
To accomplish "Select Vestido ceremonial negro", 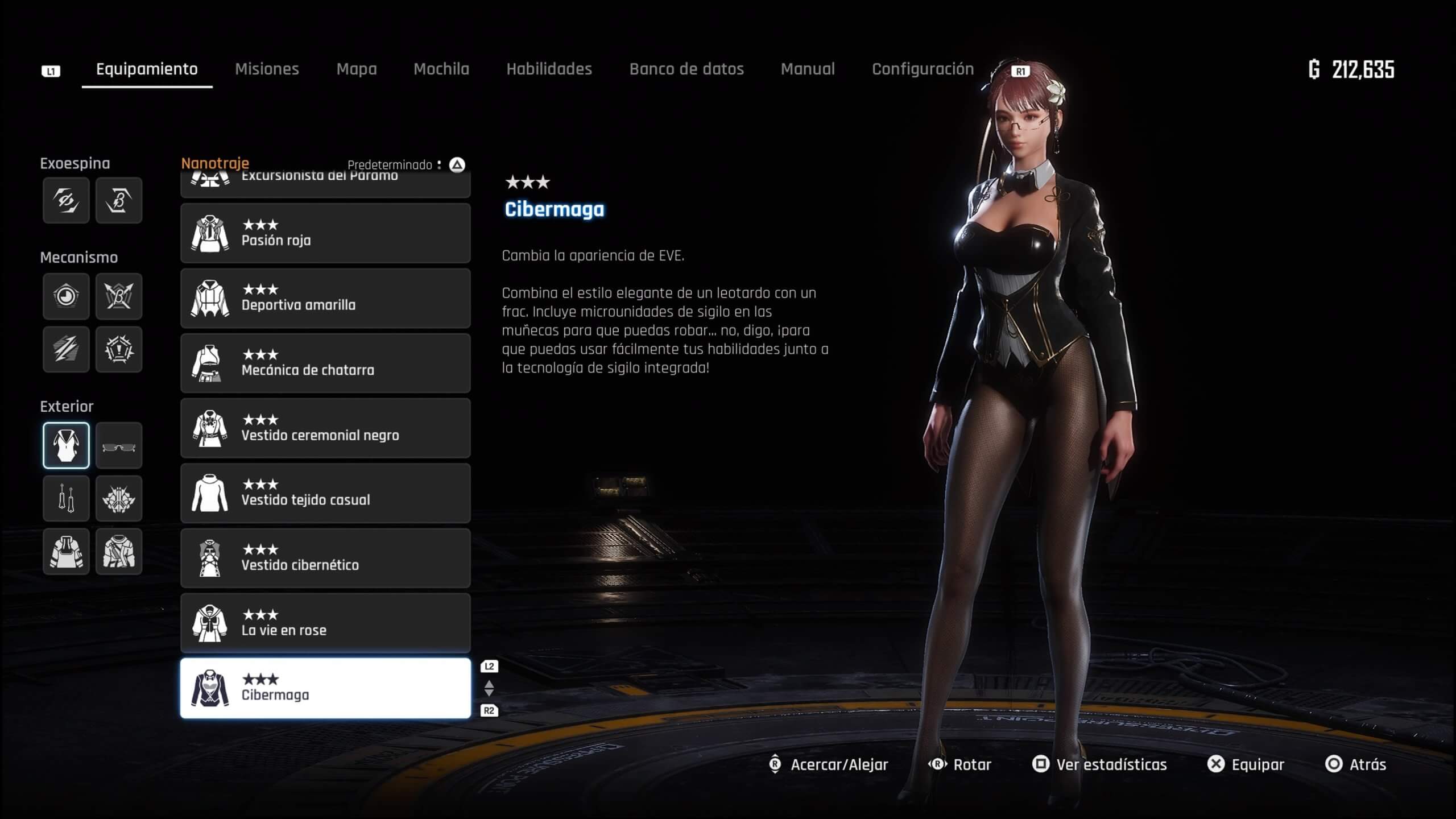I will (325, 428).
